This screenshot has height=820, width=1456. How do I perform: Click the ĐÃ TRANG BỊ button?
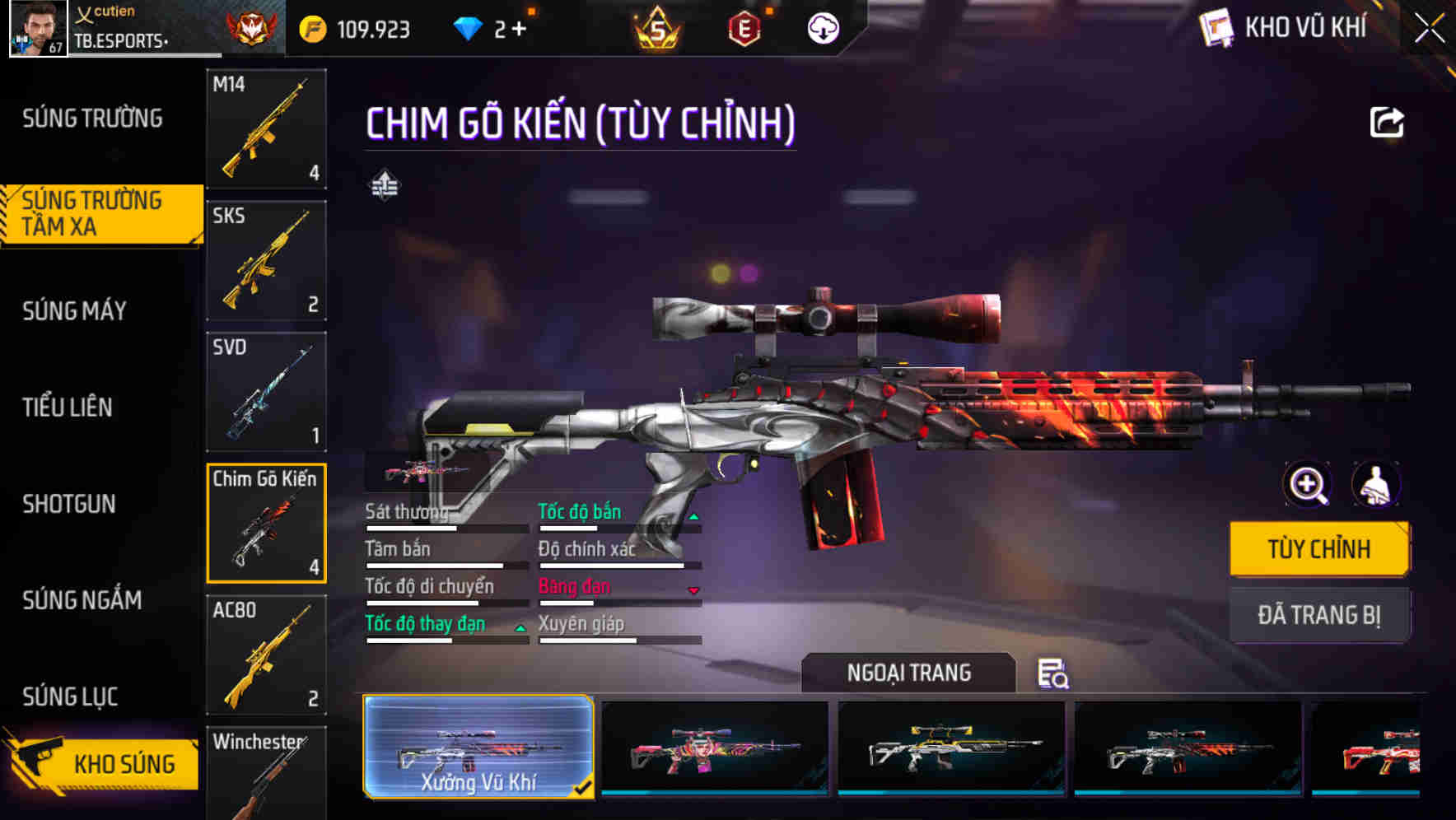[x=1319, y=615]
